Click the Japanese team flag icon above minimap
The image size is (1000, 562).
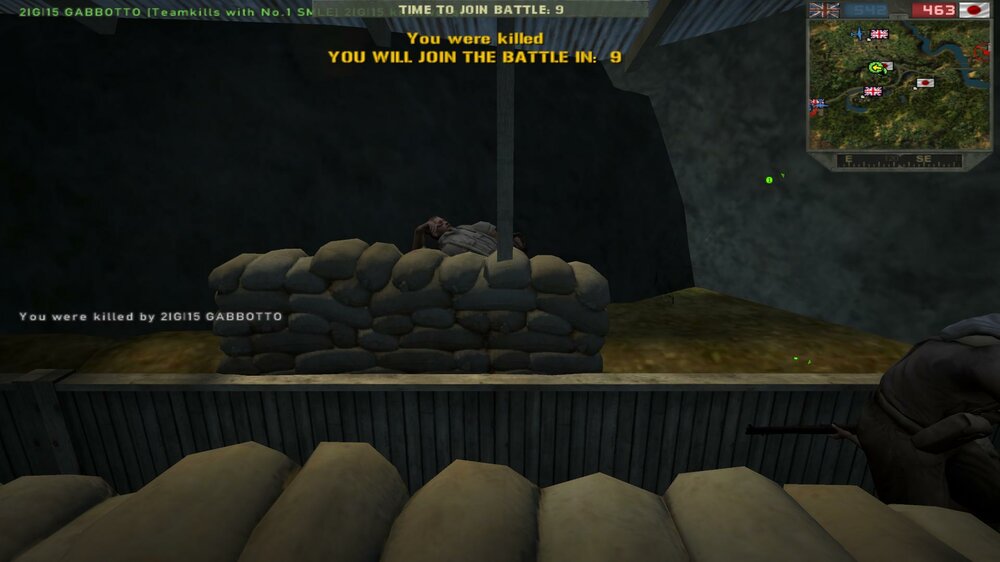974,10
